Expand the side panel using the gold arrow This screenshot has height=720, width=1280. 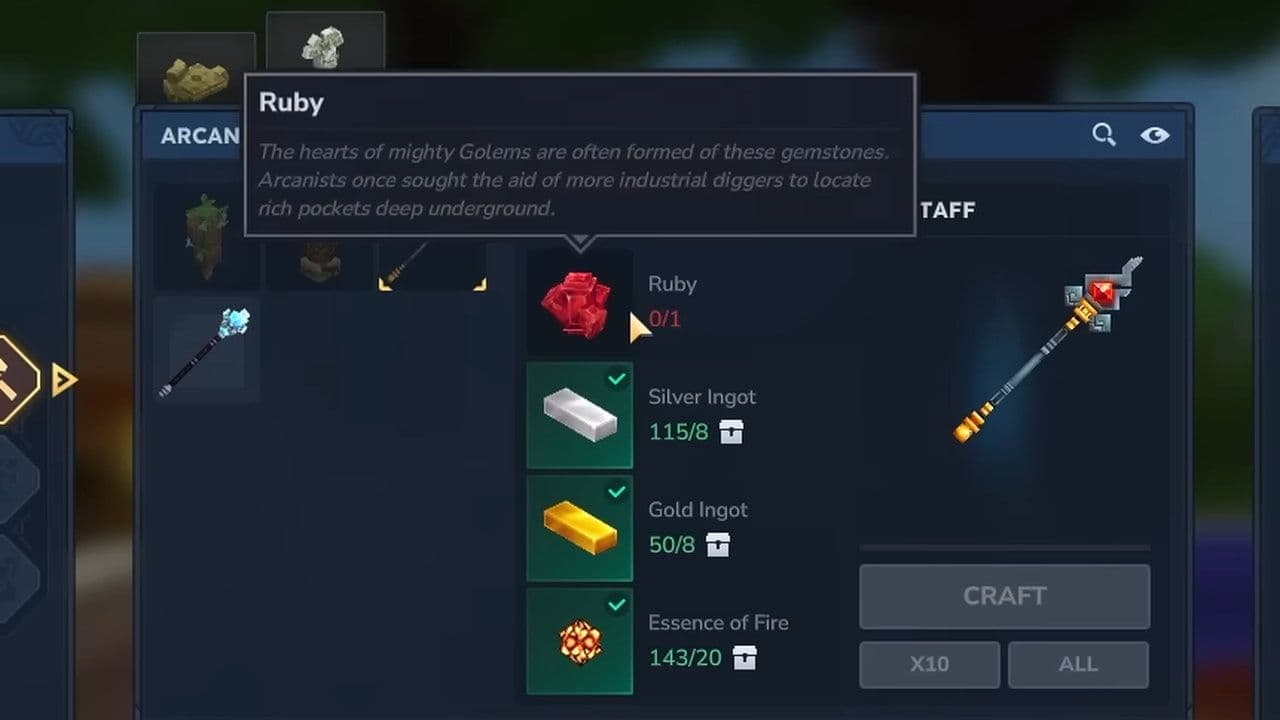63,380
